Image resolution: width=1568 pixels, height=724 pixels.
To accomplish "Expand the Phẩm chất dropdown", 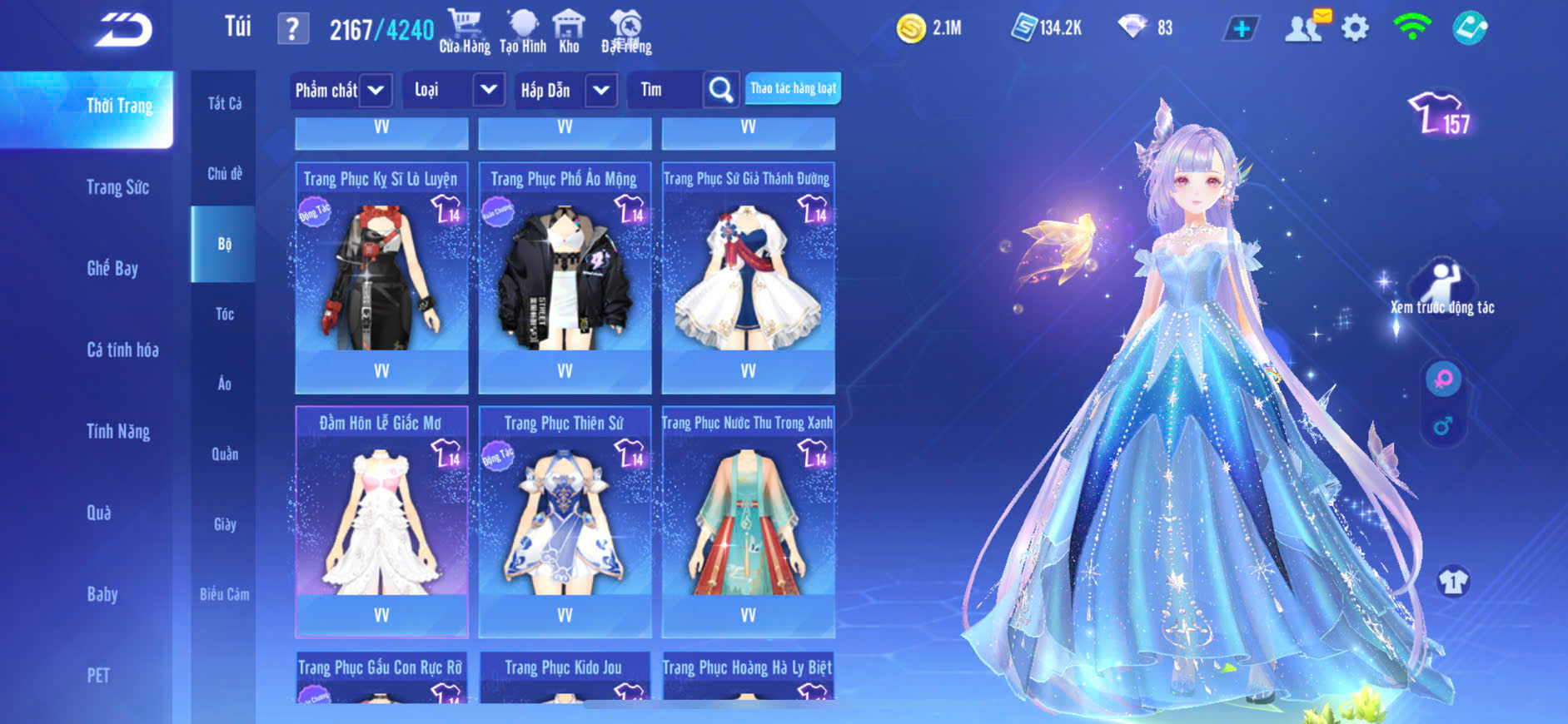I will (x=376, y=90).
